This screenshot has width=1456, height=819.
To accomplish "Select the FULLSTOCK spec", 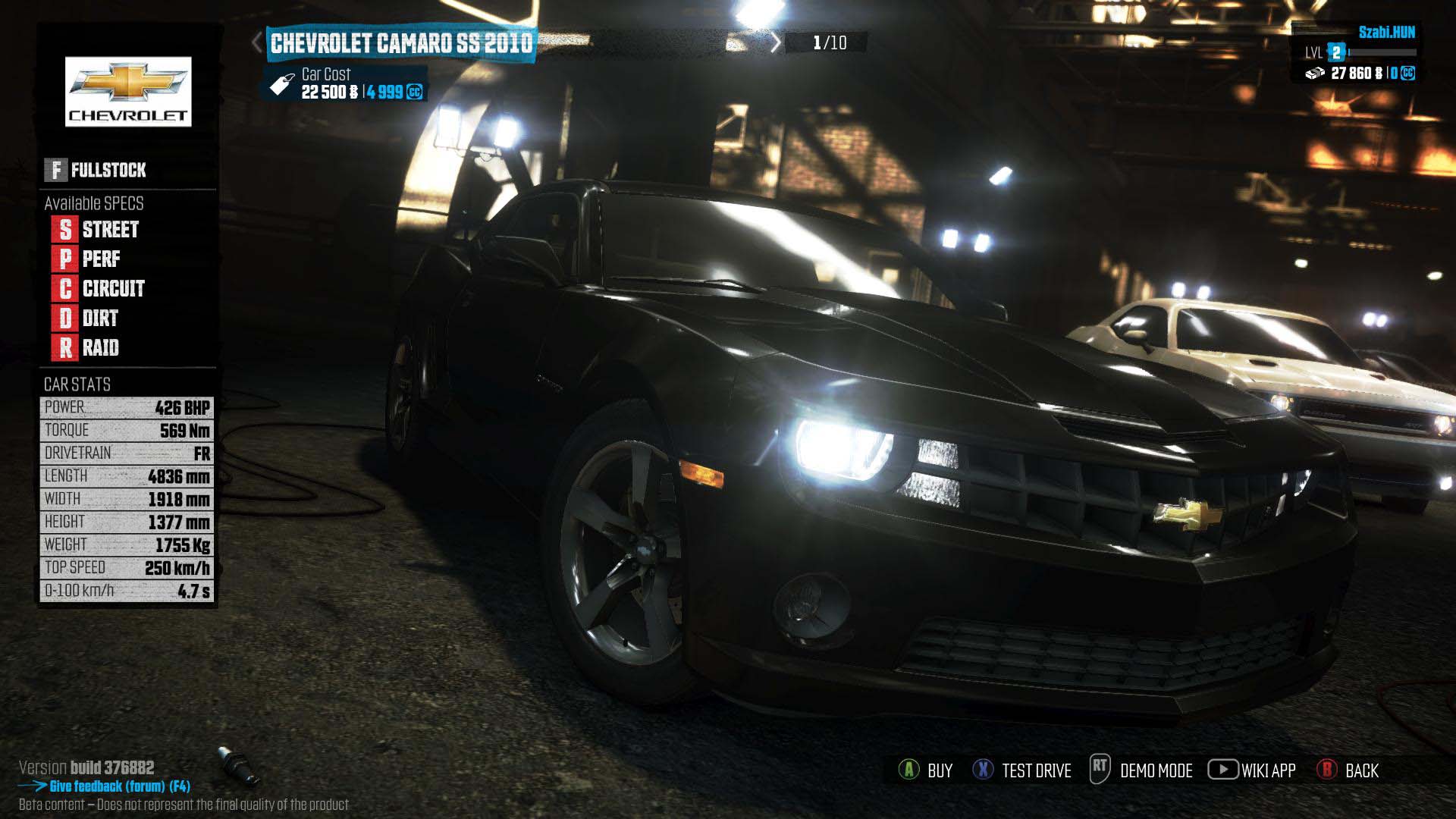I will coord(96,170).
